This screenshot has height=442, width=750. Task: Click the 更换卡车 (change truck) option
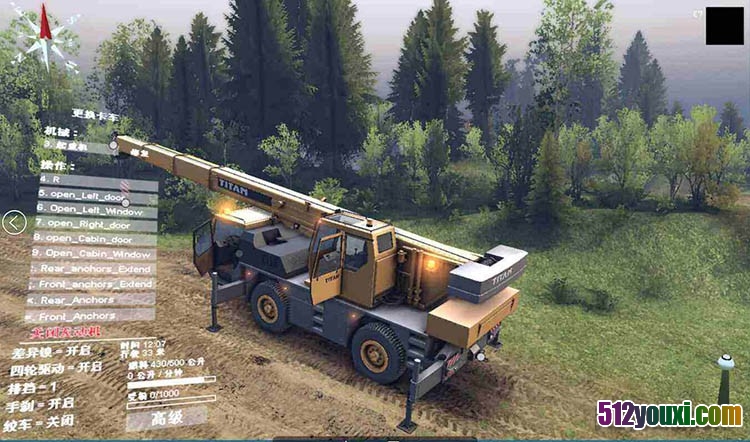tap(97, 114)
